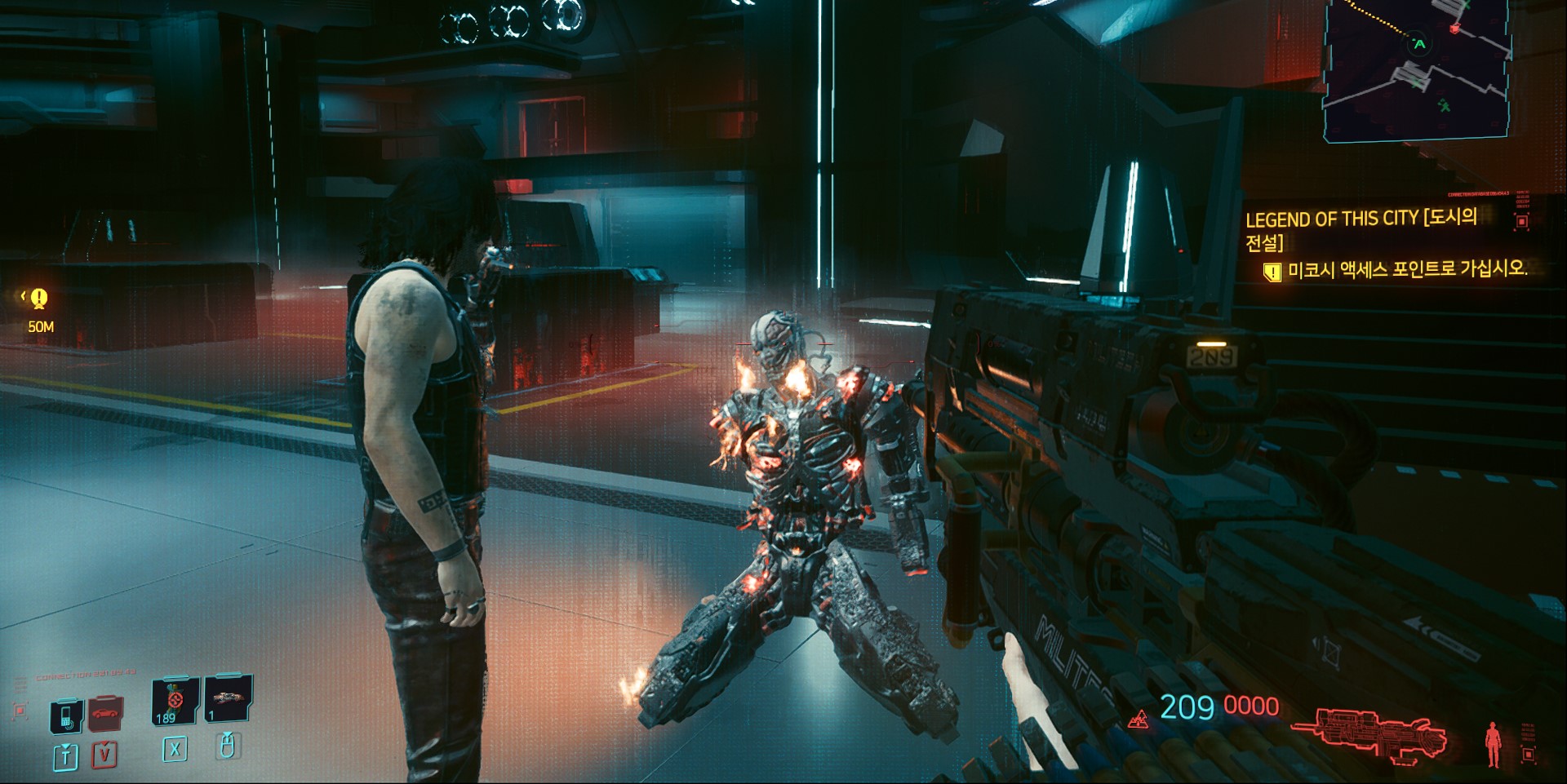
Task: Click the red body stance icon
Action: (x=1493, y=743)
